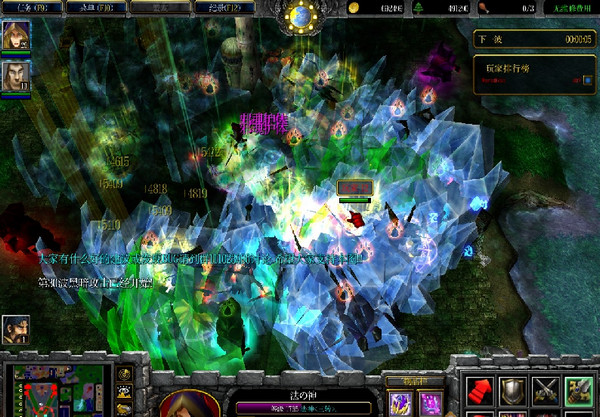Toggle the leaderboard collapse button
Image resolution: width=600 pixels, height=417 pixels.
[586, 80]
